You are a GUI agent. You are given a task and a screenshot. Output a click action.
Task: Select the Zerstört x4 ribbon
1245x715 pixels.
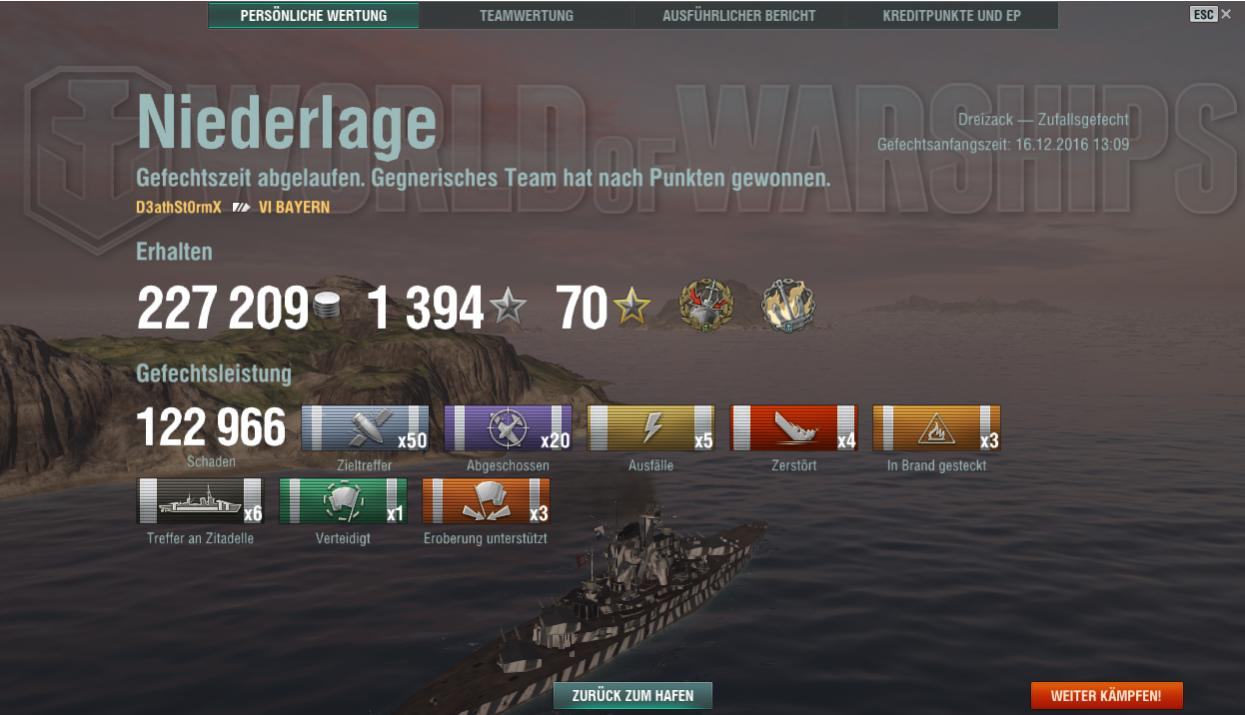tap(794, 428)
